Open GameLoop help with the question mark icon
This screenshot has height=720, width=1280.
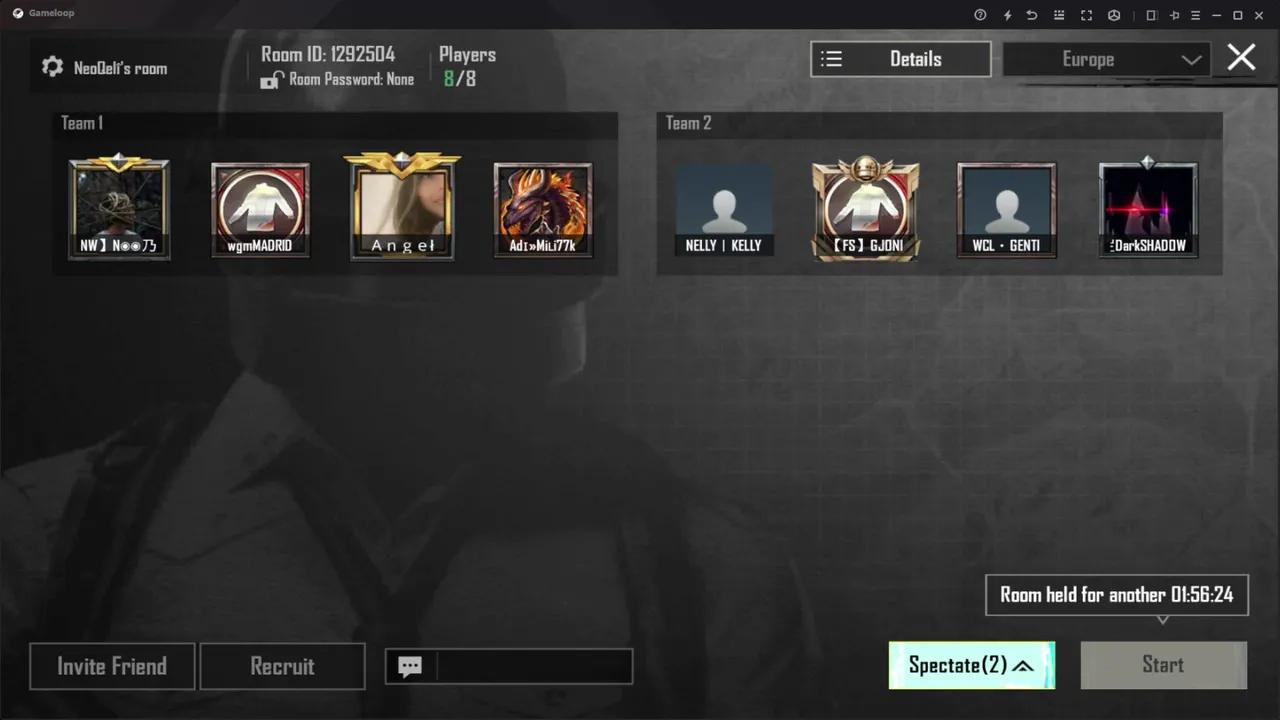click(980, 15)
